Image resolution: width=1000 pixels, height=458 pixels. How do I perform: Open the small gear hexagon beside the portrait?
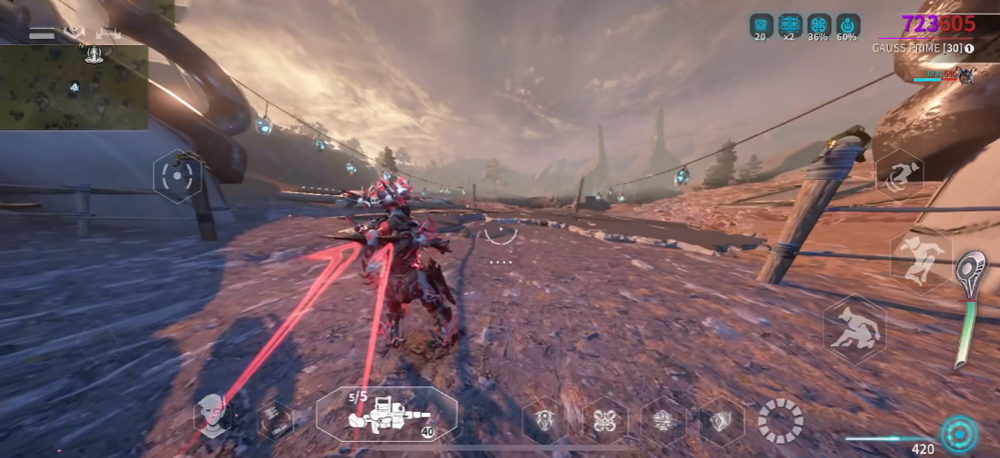point(273,419)
